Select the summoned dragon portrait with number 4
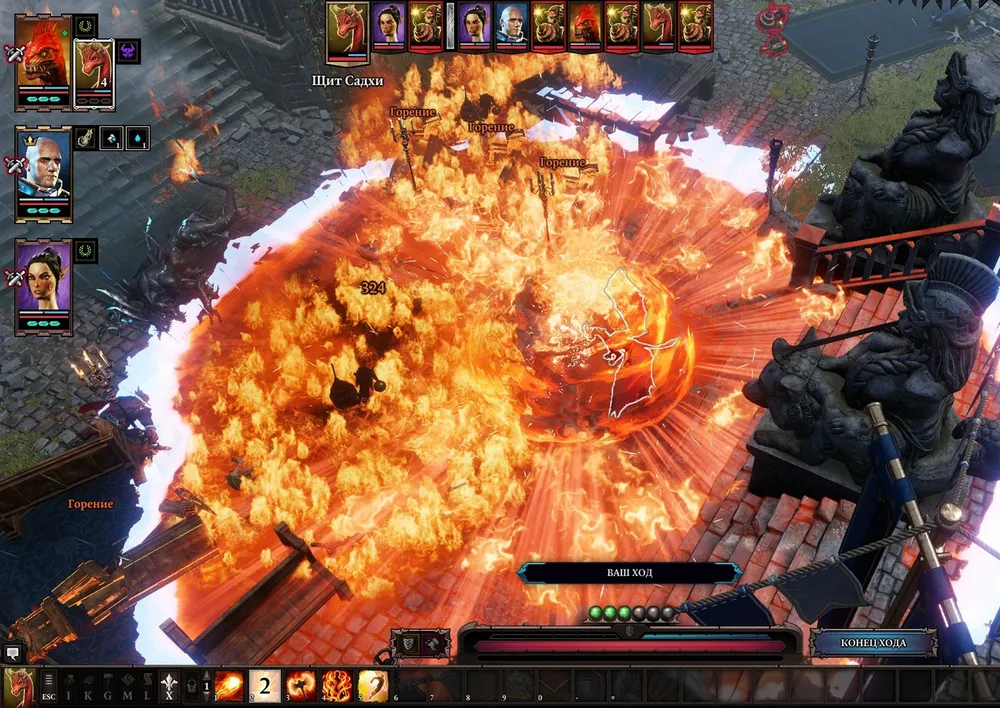Image resolution: width=1000 pixels, height=708 pixels. pyautogui.click(x=95, y=70)
